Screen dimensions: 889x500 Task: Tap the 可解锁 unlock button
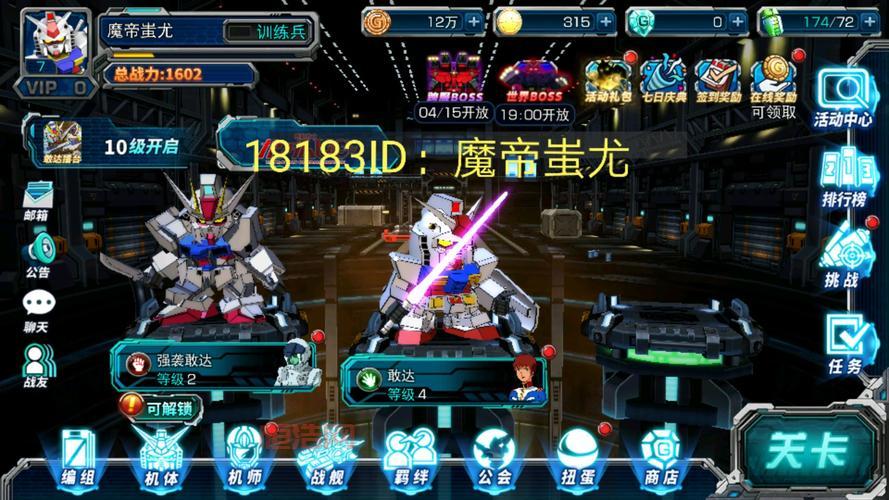point(160,407)
